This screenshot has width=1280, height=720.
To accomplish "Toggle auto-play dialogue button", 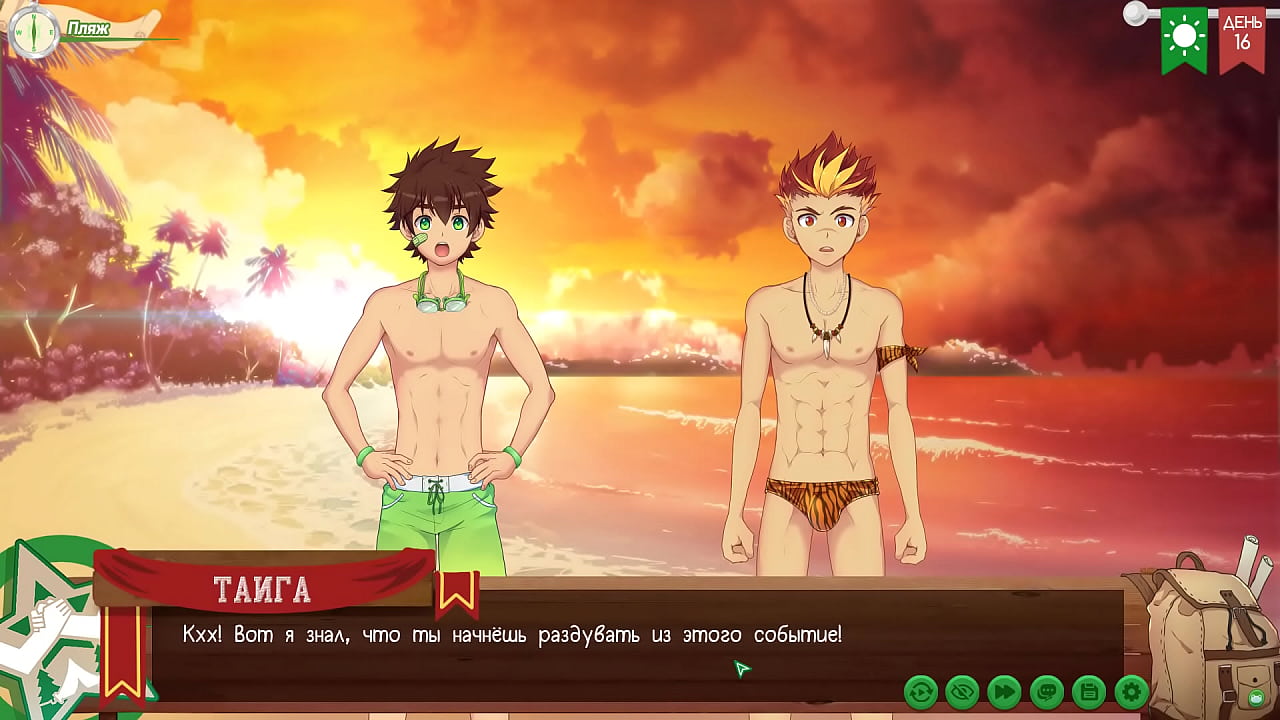I will click(920, 691).
